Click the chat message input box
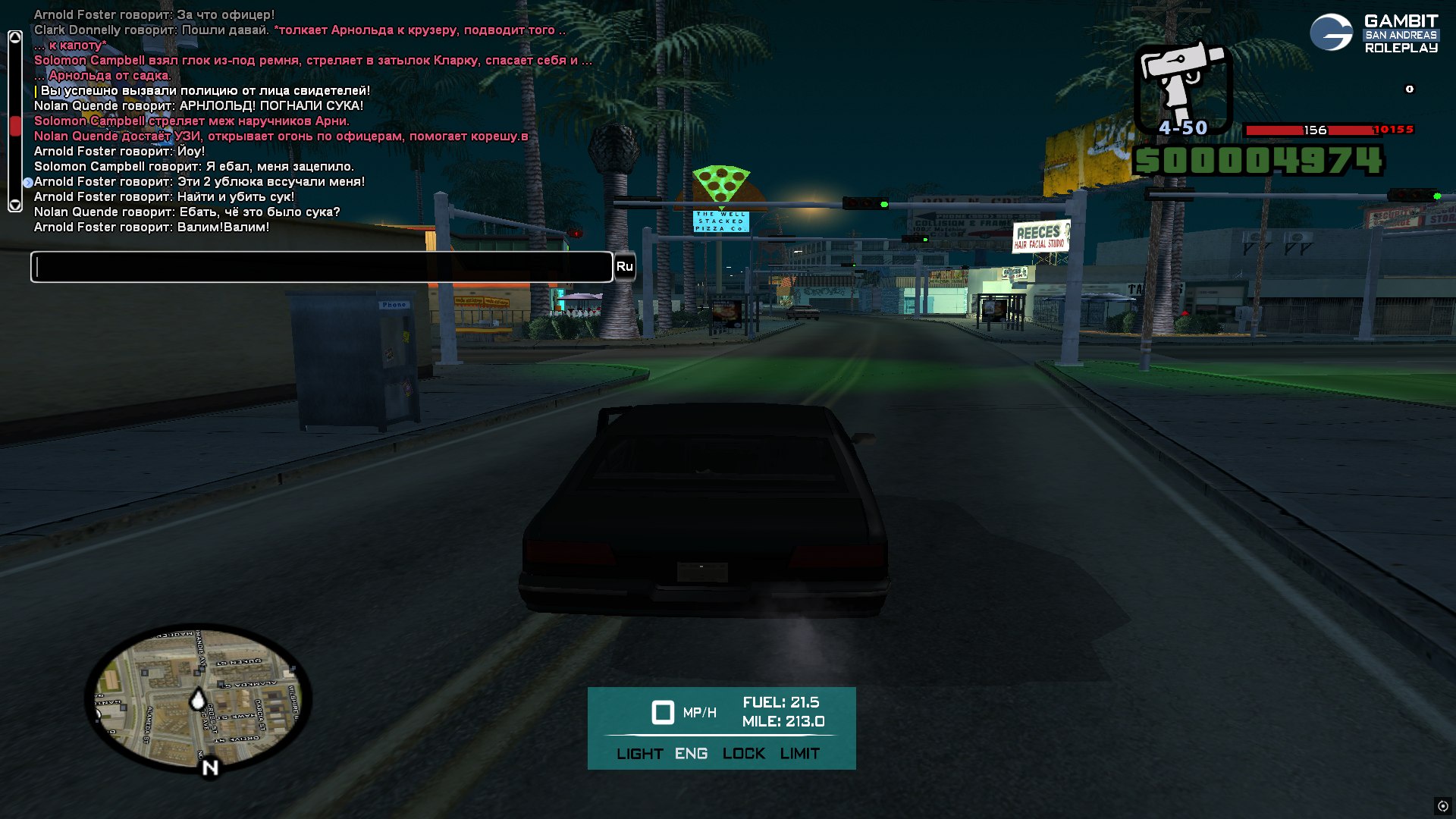The width and height of the screenshot is (1456, 819). [322, 267]
